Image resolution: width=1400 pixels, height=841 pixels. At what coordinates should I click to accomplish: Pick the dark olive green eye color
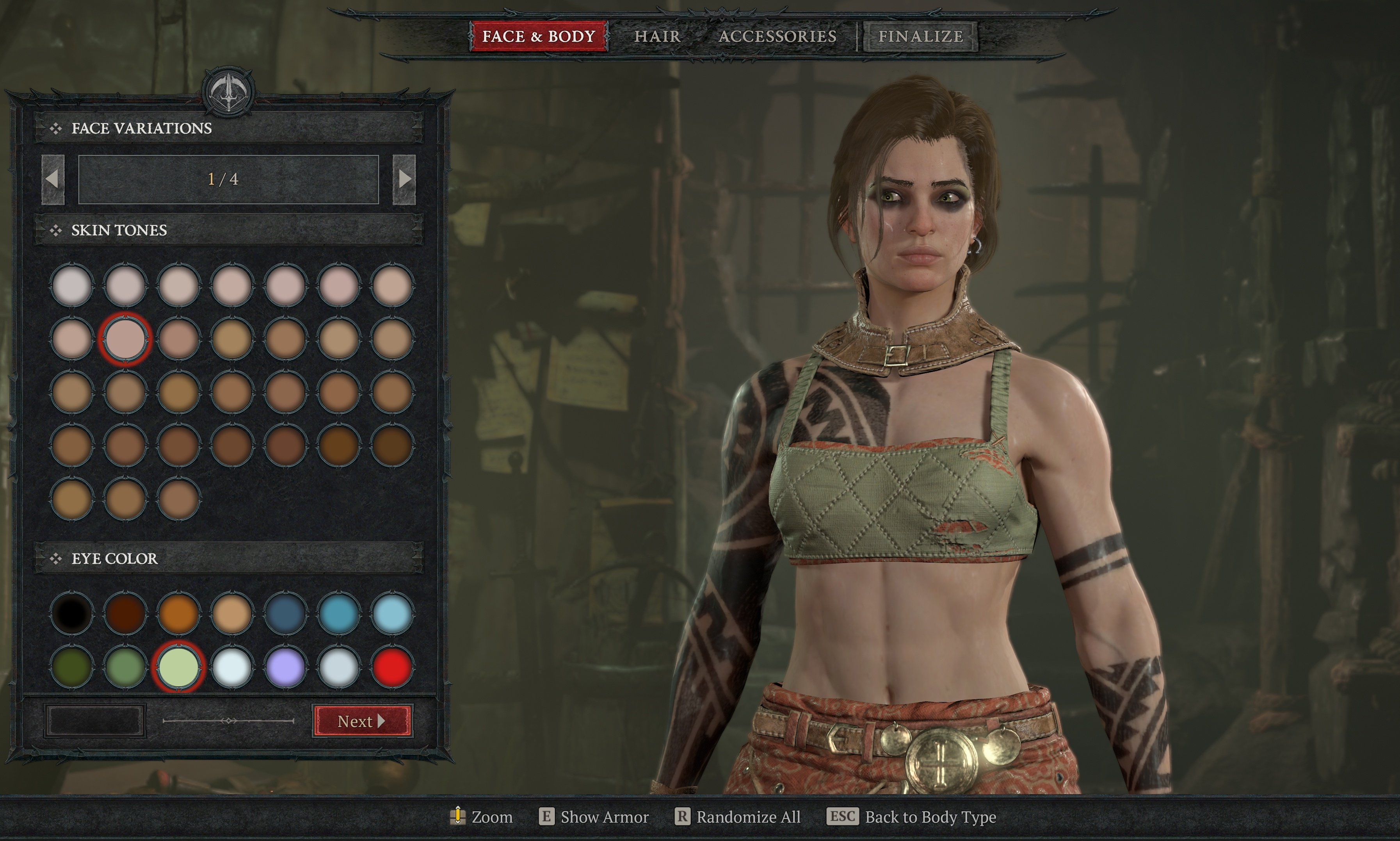click(72, 667)
